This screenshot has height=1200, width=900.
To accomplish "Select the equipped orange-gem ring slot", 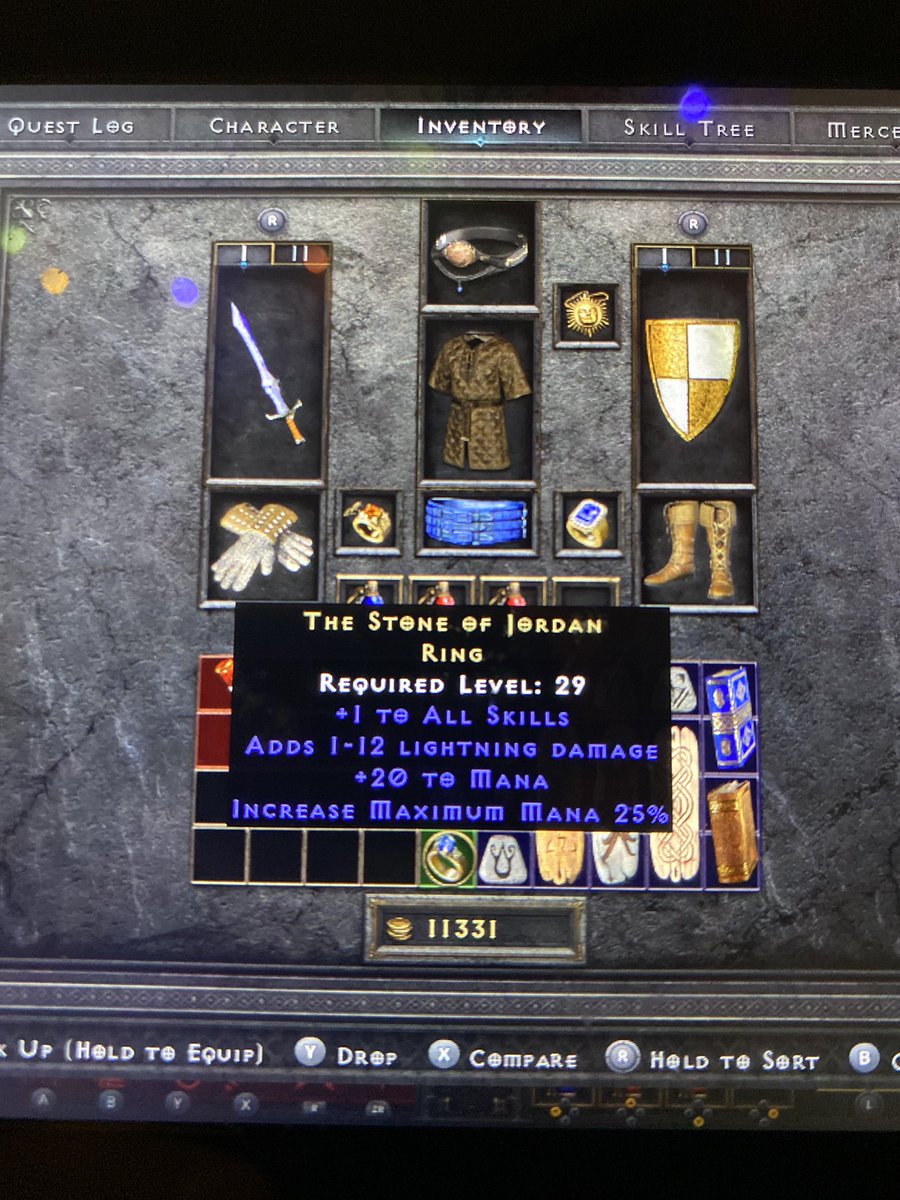I will pos(368,522).
